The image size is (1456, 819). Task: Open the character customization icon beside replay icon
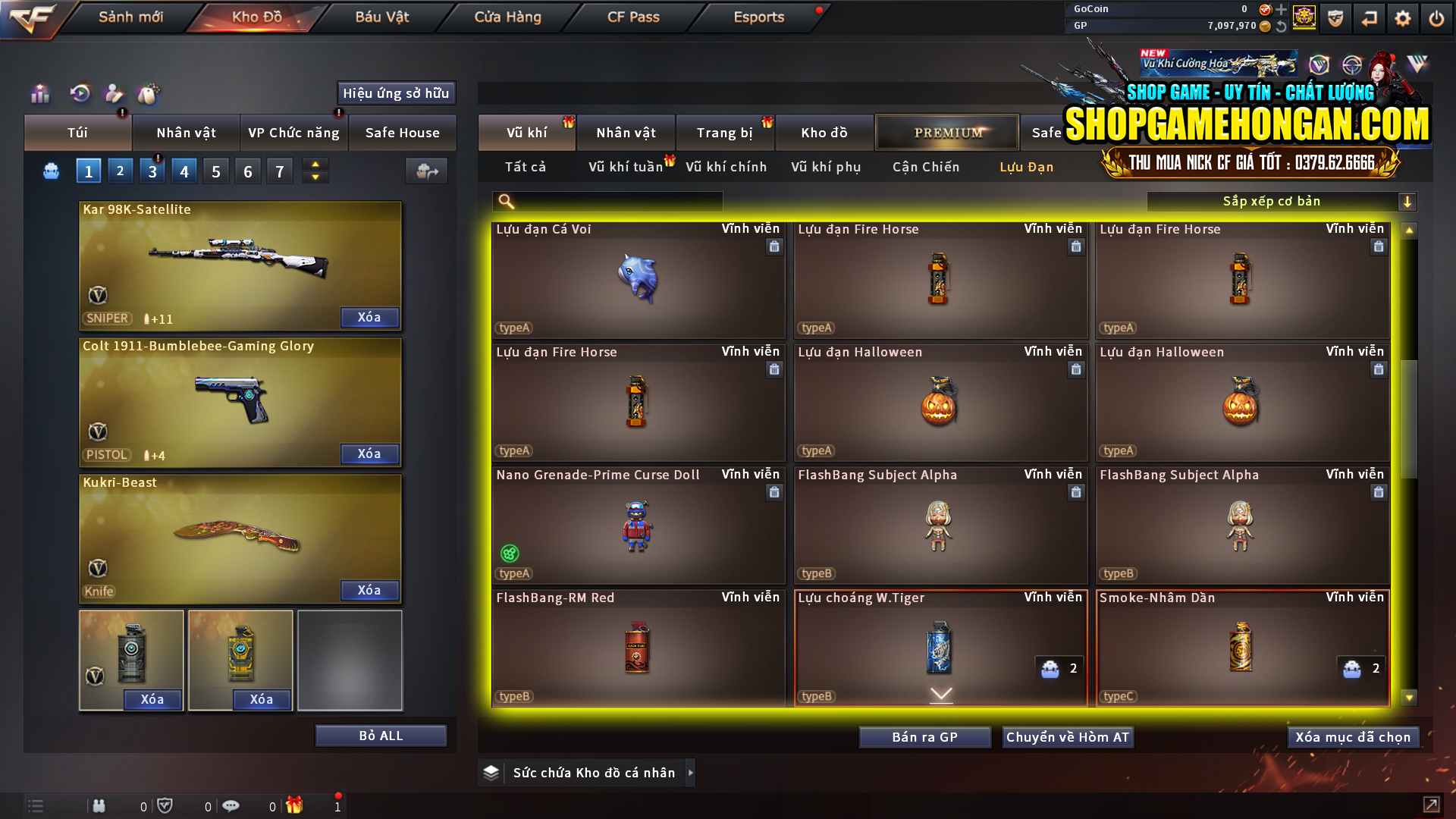click(113, 94)
